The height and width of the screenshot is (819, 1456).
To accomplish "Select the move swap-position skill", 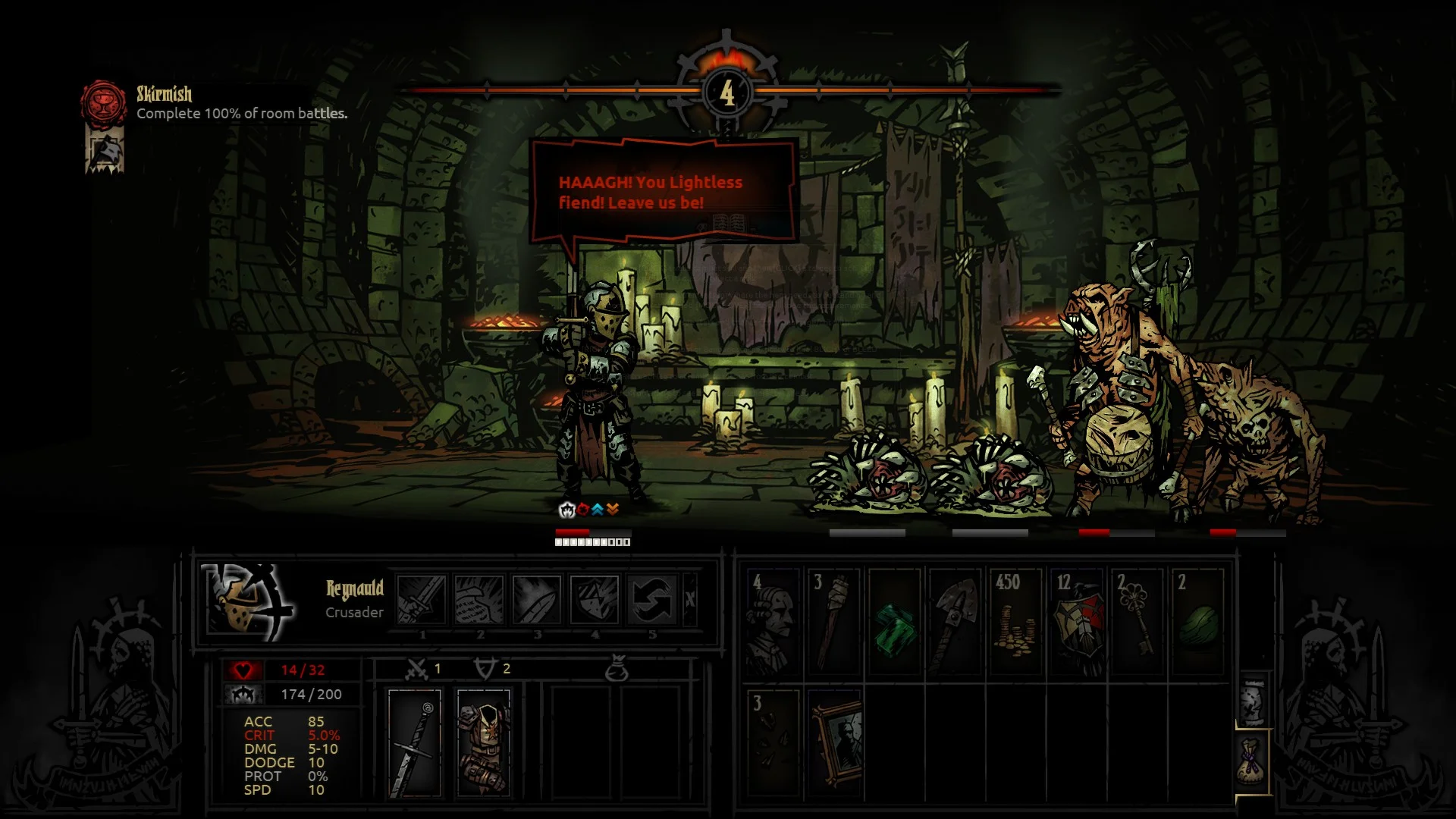I will click(x=652, y=599).
